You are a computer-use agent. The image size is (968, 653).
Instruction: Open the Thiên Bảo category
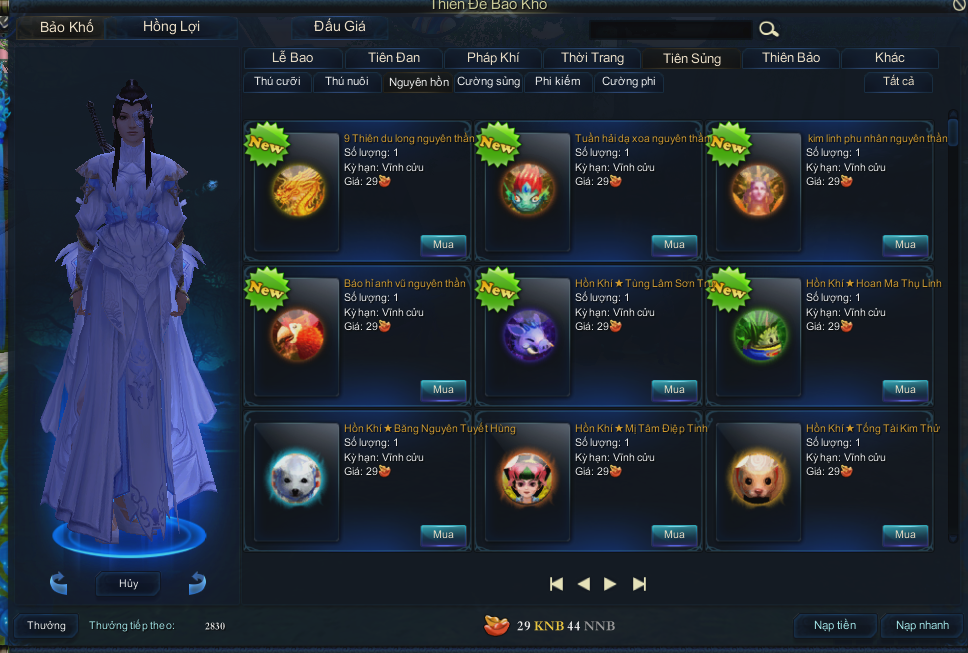point(791,58)
